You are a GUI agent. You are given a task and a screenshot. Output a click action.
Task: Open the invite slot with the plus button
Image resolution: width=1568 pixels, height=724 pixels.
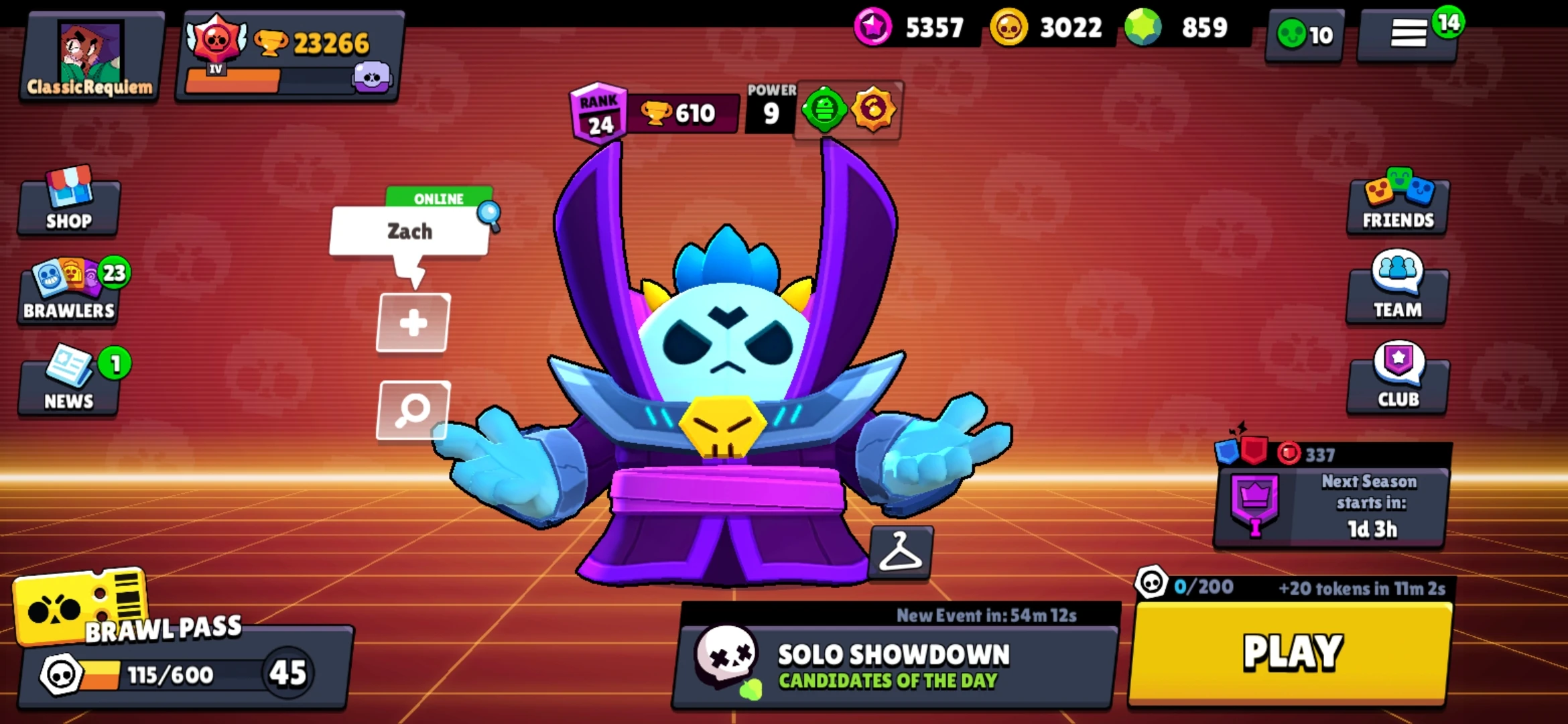tap(413, 322)
